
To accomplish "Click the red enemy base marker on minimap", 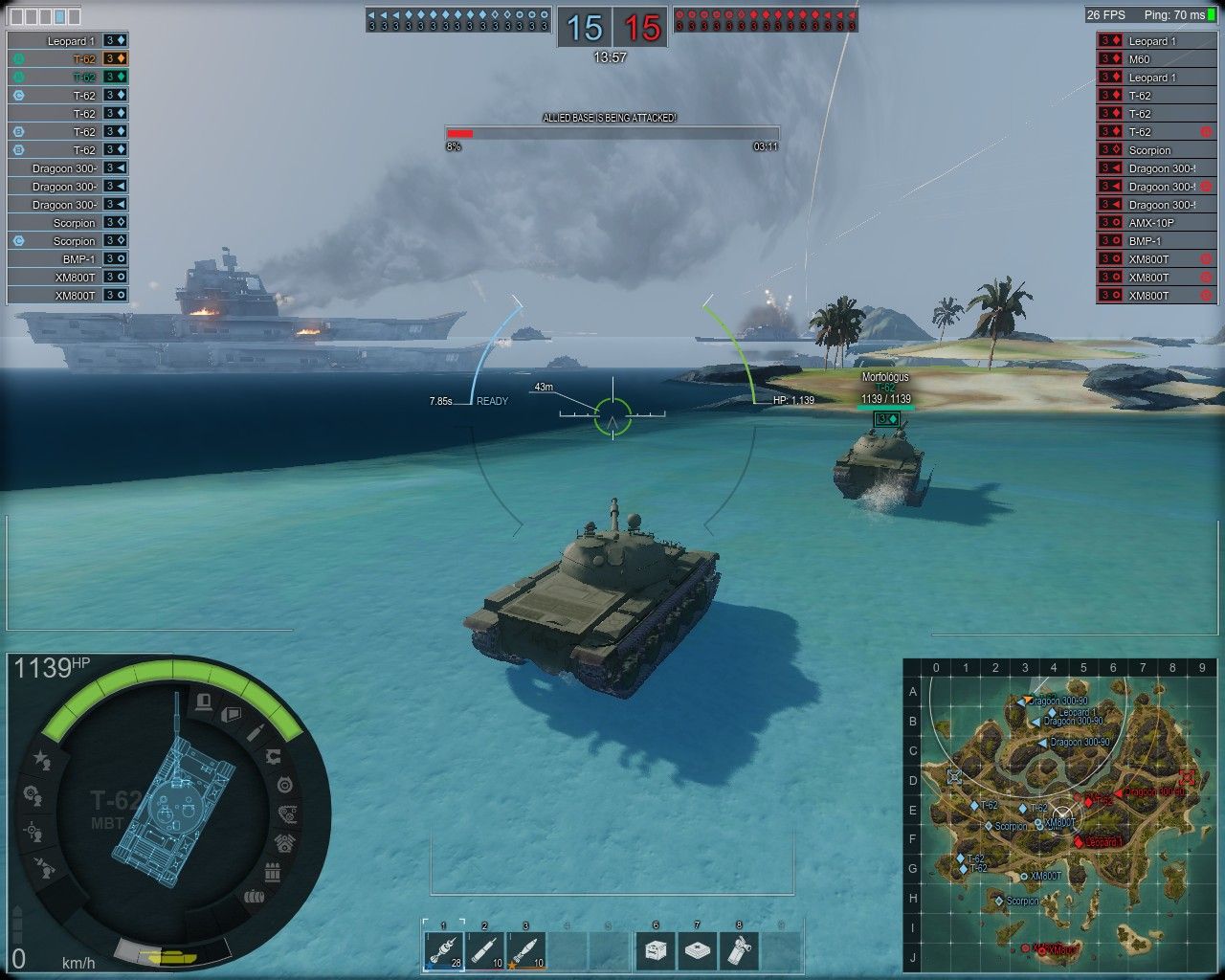I will coord(1188,777).
